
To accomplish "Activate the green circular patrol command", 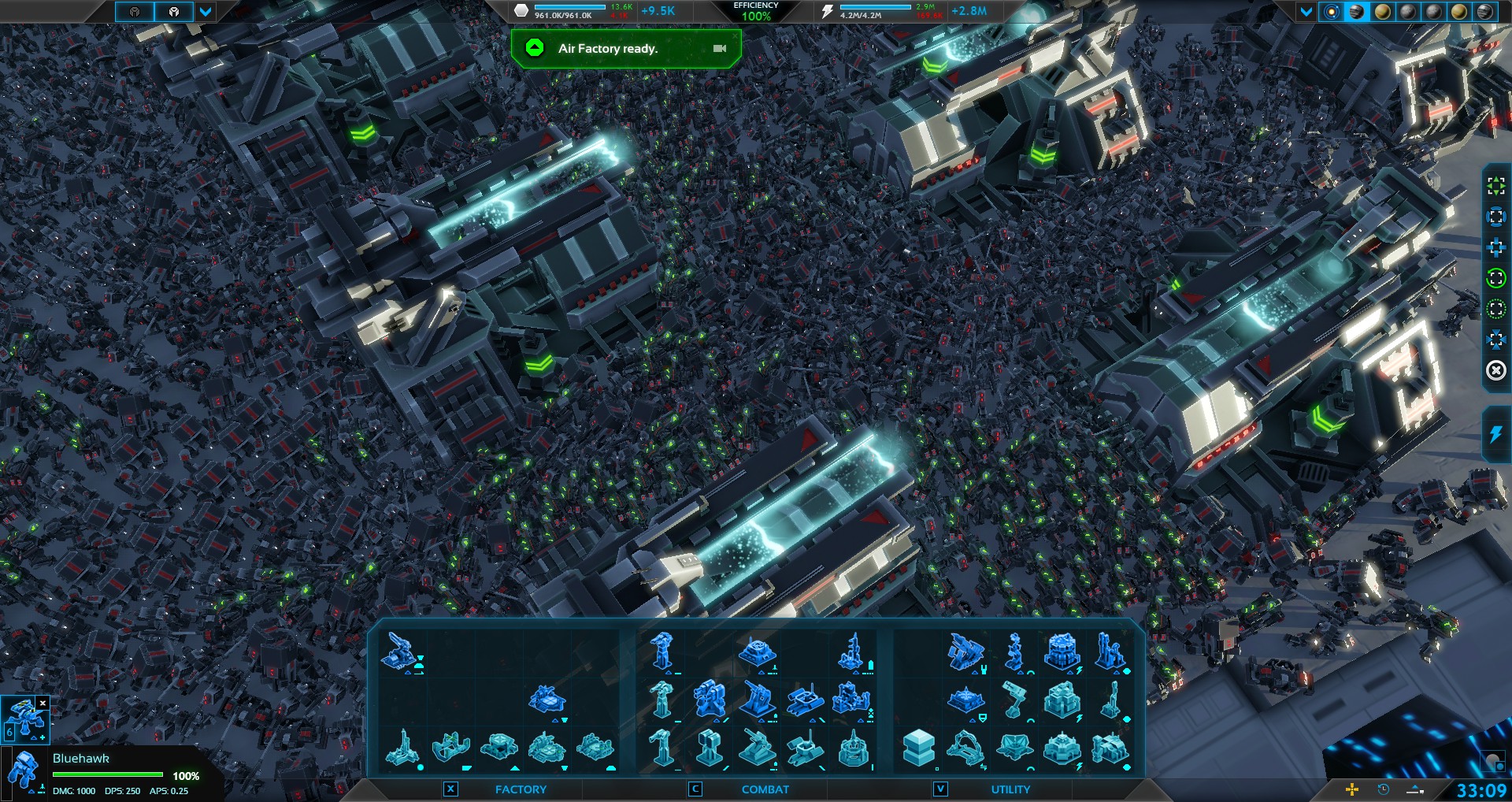I will pos(1495,278).
